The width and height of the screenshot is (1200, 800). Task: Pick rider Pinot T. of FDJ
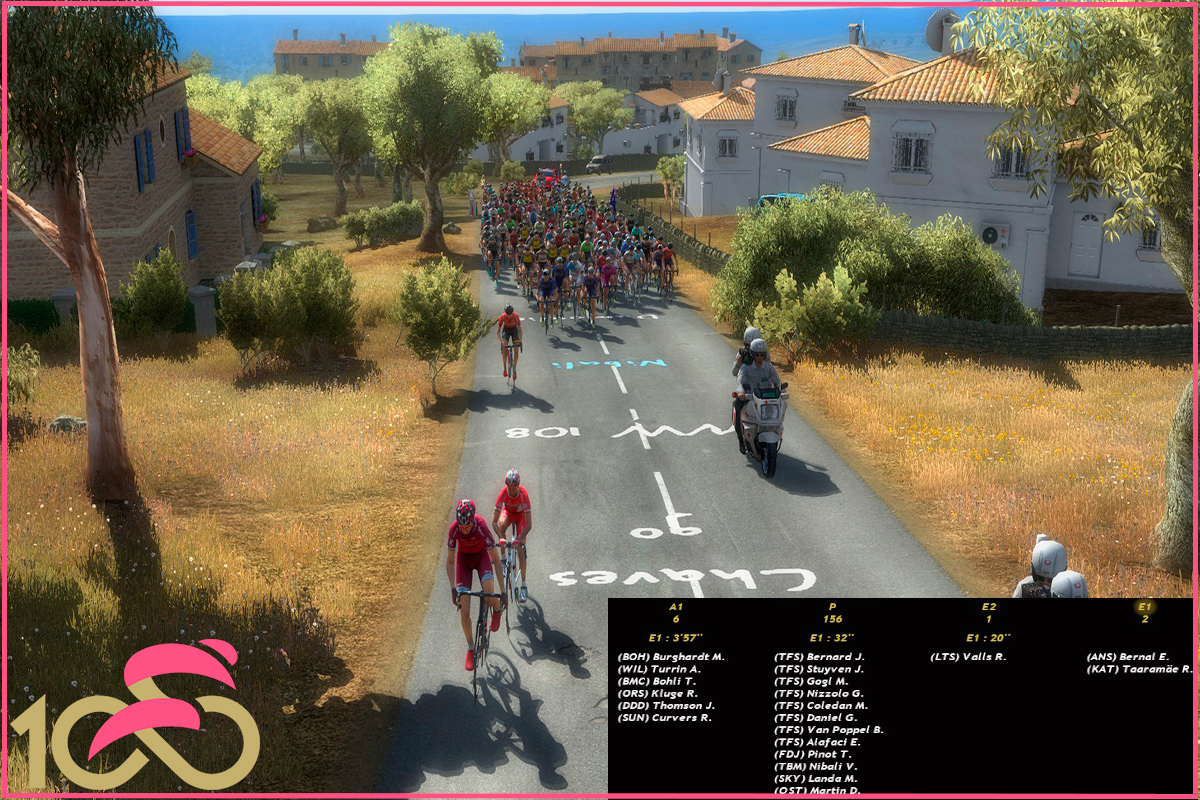point(813,754)
